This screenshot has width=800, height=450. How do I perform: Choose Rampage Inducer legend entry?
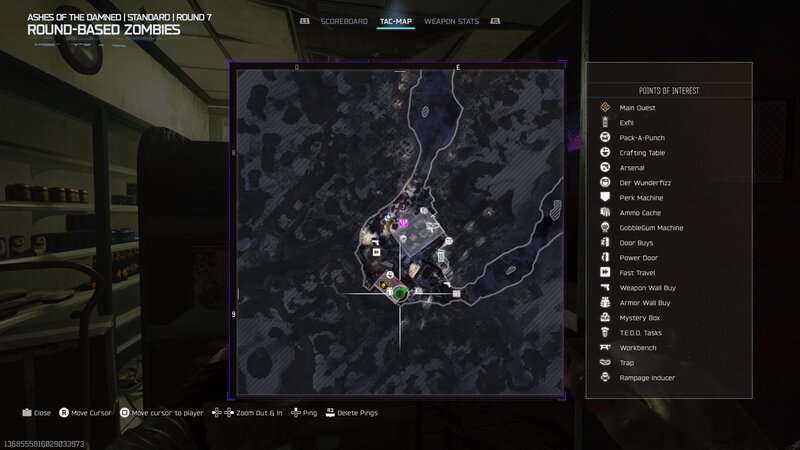tap(647, 378)
